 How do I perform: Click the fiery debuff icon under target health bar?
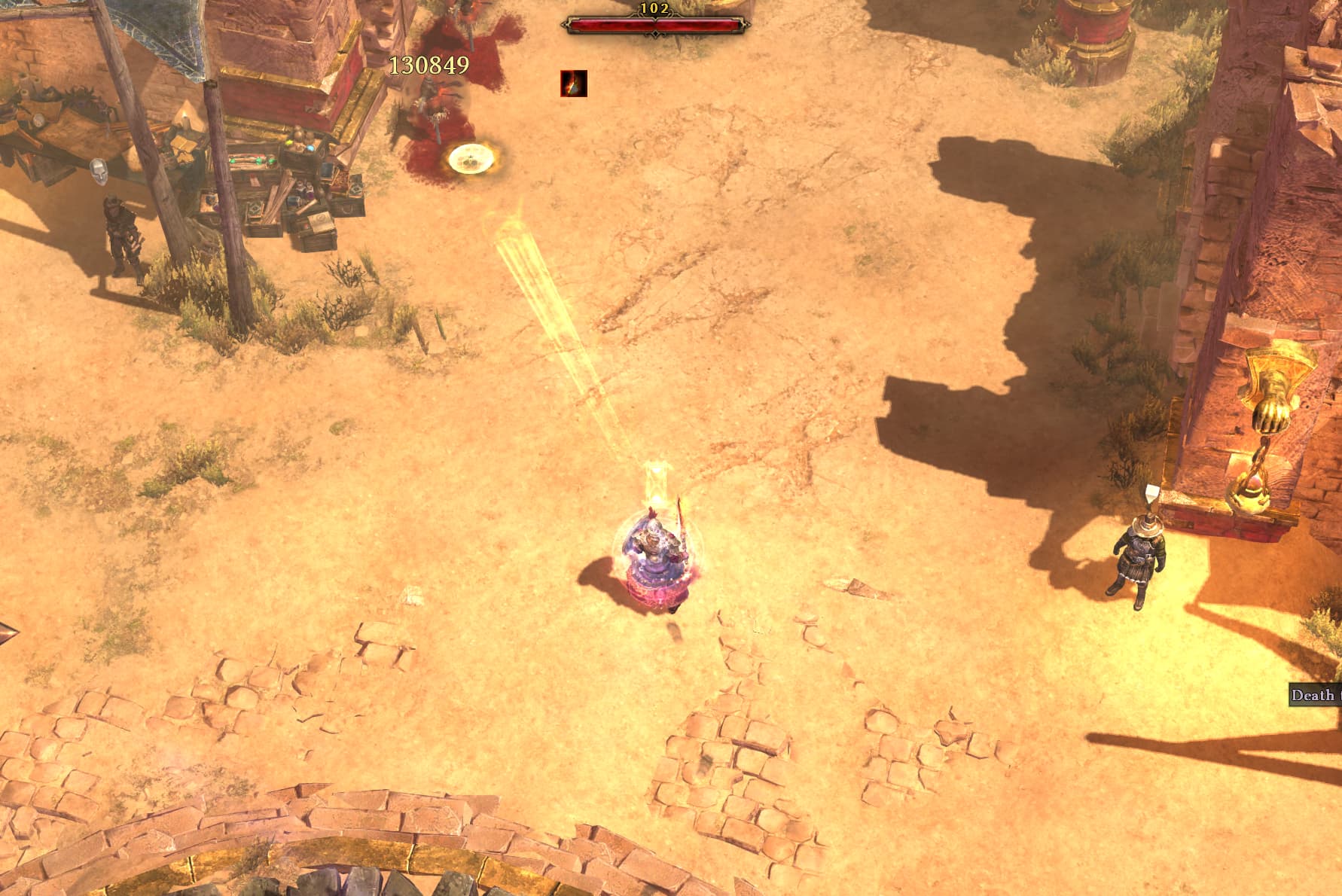coord(573,84)
